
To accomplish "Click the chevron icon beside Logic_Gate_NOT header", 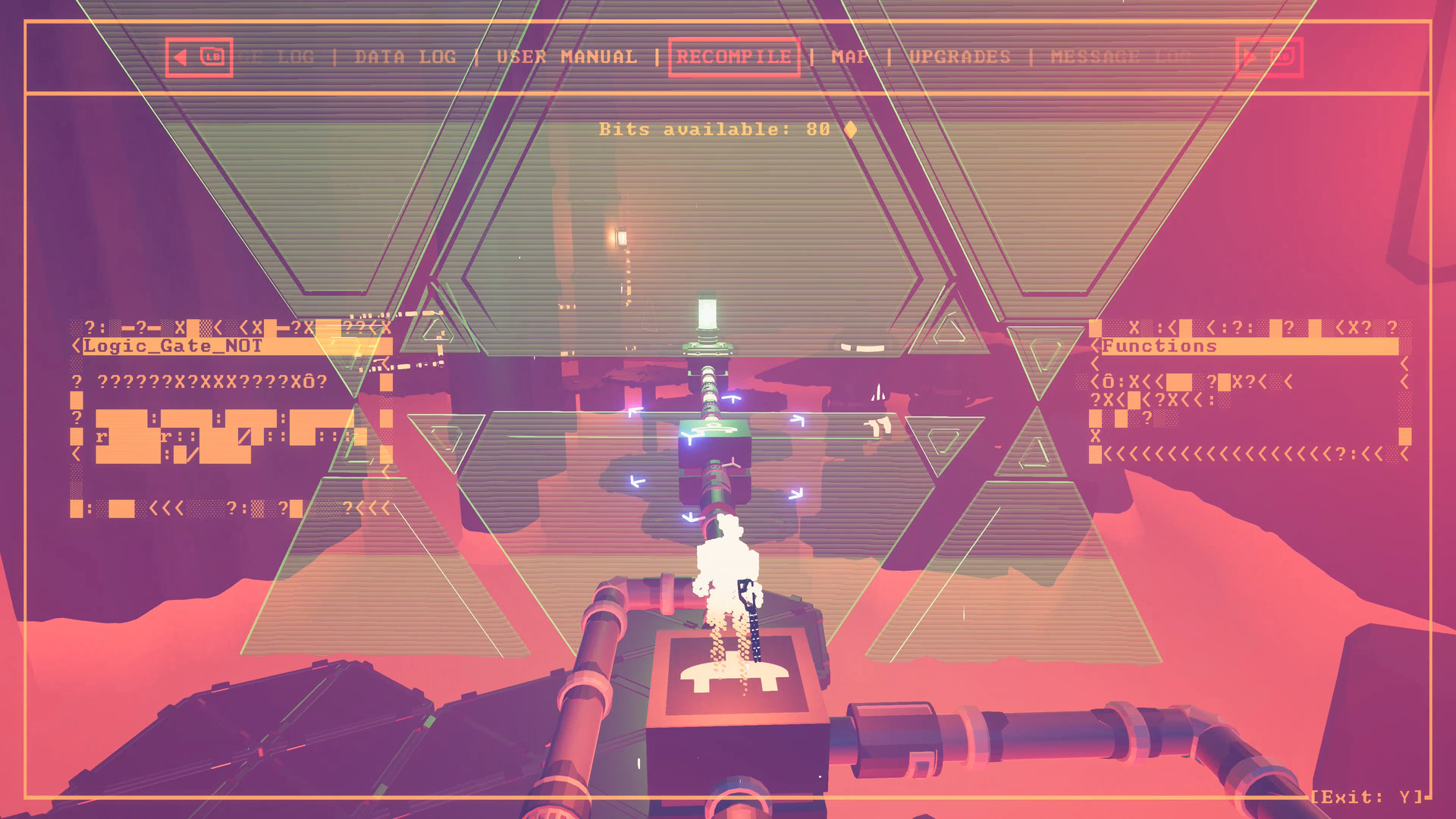I will (76, 346).
